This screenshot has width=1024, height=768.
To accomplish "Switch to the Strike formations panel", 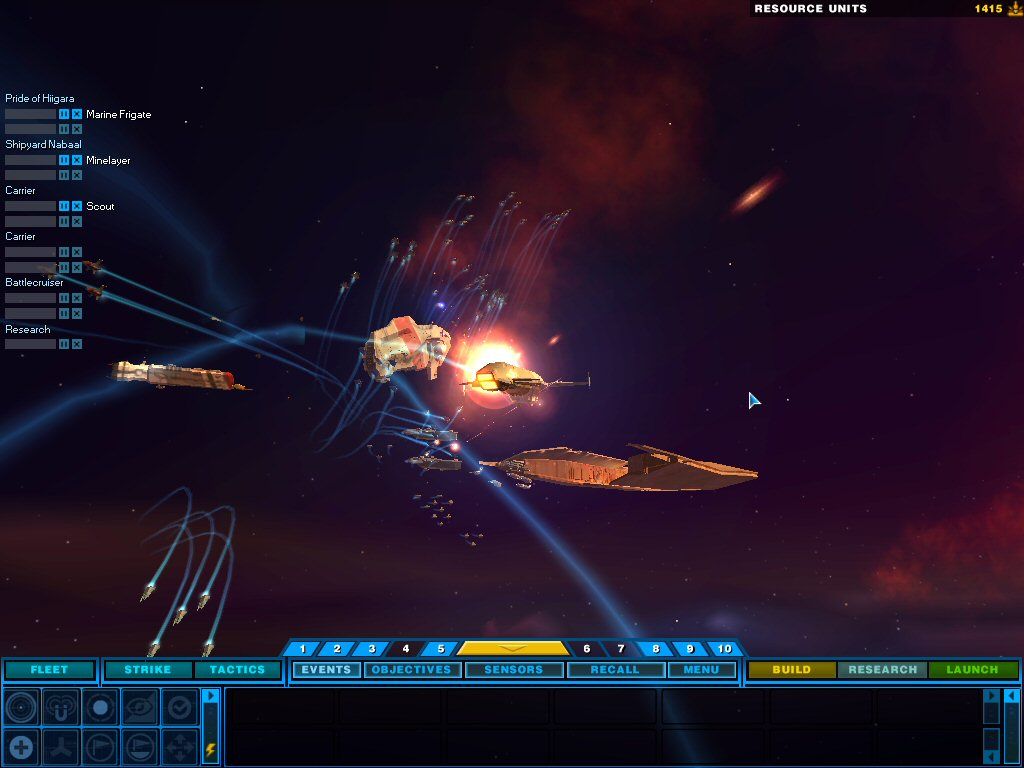I will click(148, 670).
